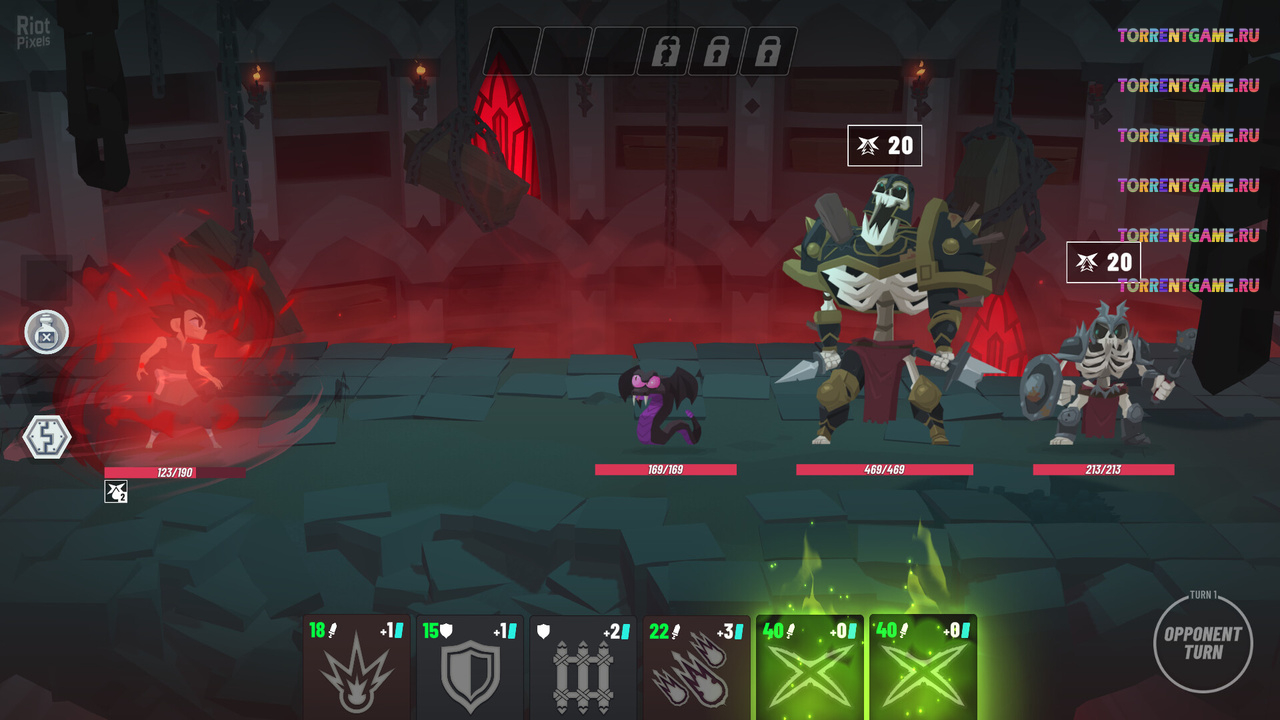Play the 18-damage explosion attack card

click(x=357, y=668)
